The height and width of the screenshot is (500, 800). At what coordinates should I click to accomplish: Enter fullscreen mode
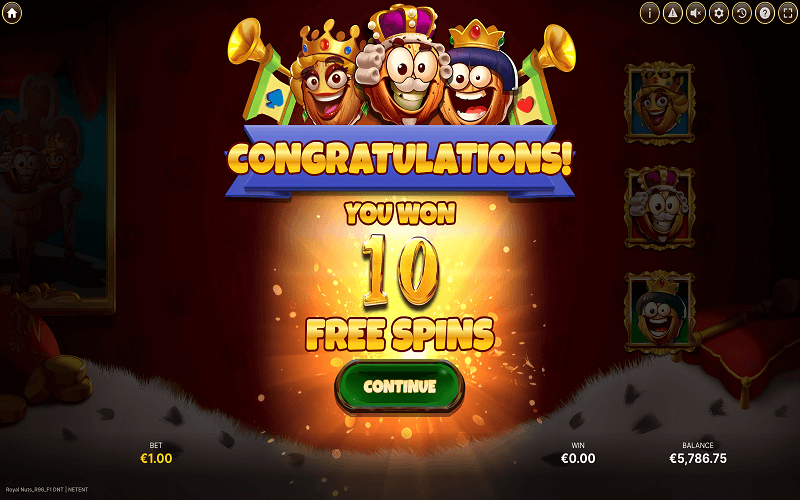pos(787,13)
